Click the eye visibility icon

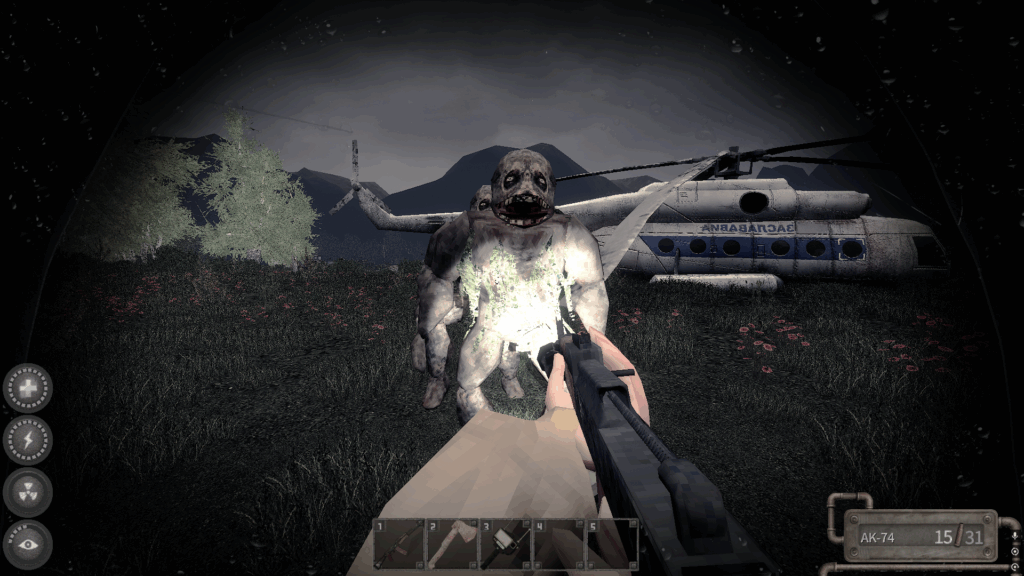pos(28,544)
